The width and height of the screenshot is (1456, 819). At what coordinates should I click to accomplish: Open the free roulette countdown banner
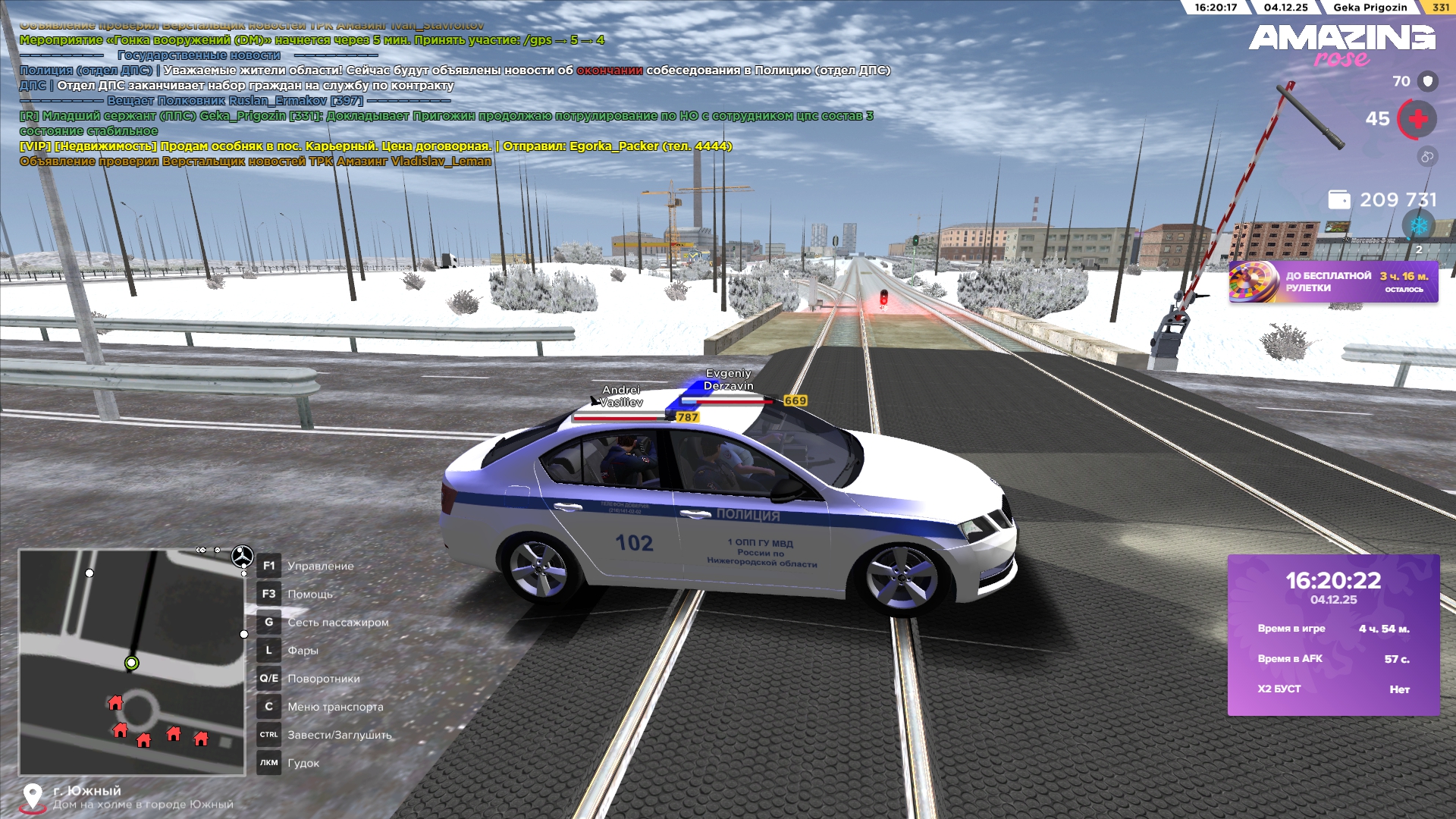click(1333, 282)
